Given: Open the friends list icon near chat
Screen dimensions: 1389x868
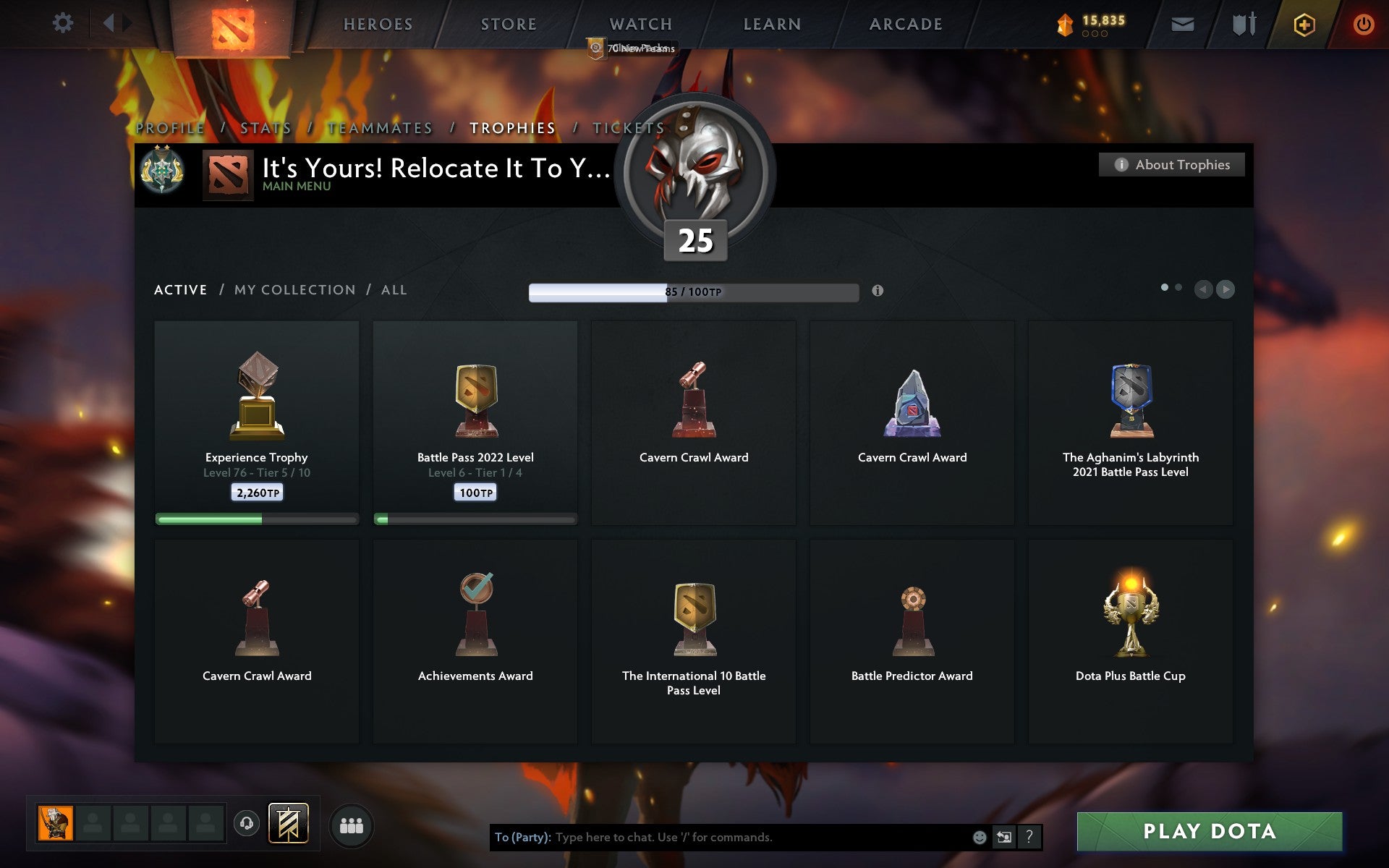Looking at the screenshot, I should 352,823.
